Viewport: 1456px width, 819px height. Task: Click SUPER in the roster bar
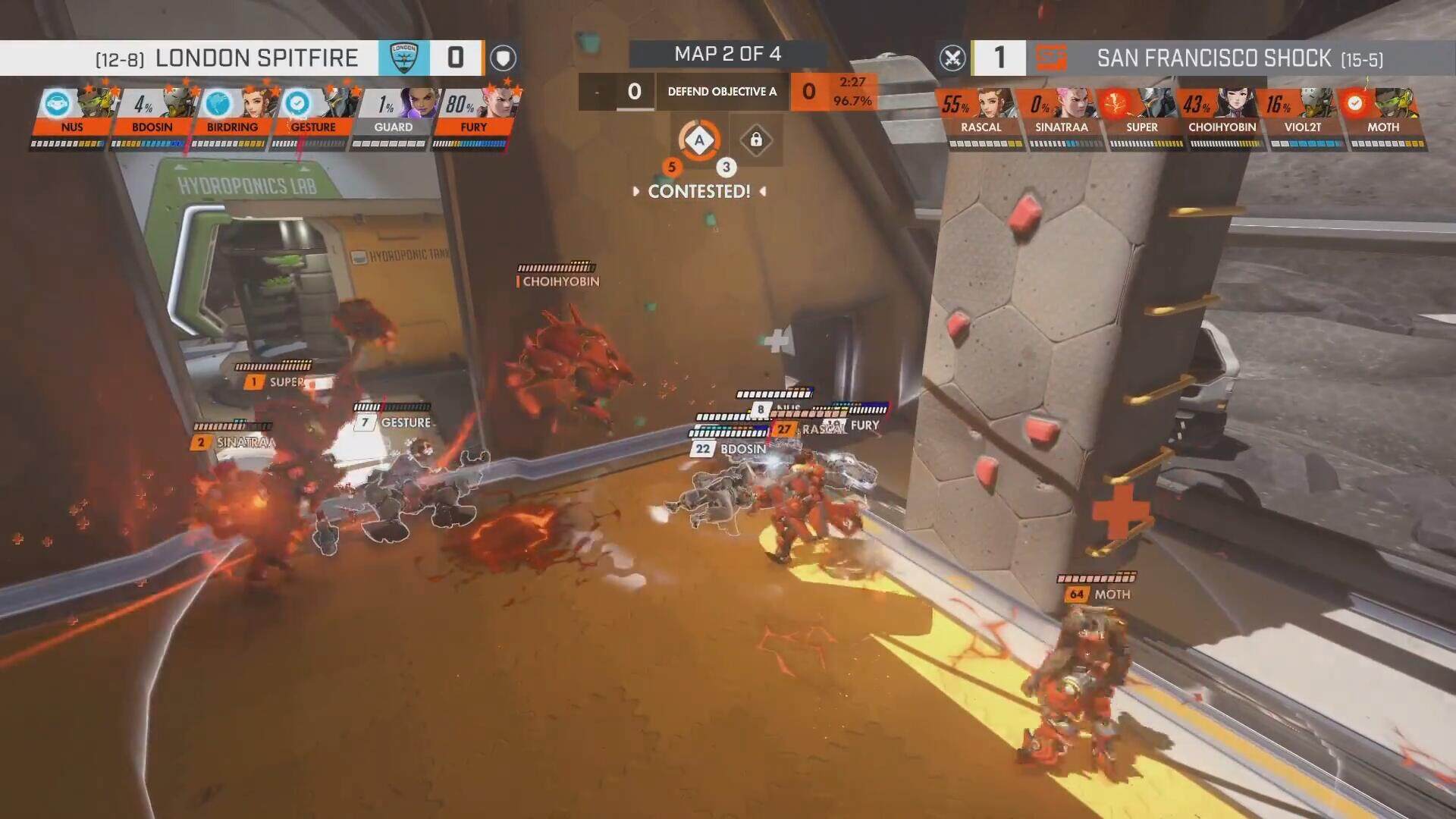click(x=1141, y=114)
